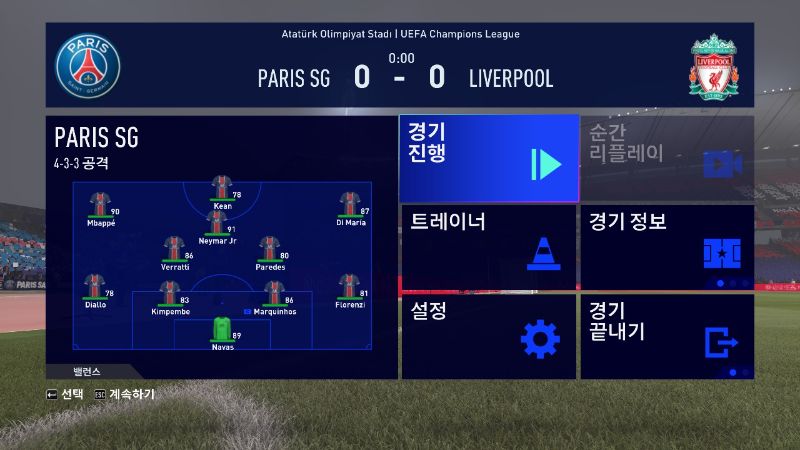Image resolution: width=800 pixels, height=450 pixels.
Task: Select Marquinhos on the lineup pitch
Action: (x=273, y=293)
